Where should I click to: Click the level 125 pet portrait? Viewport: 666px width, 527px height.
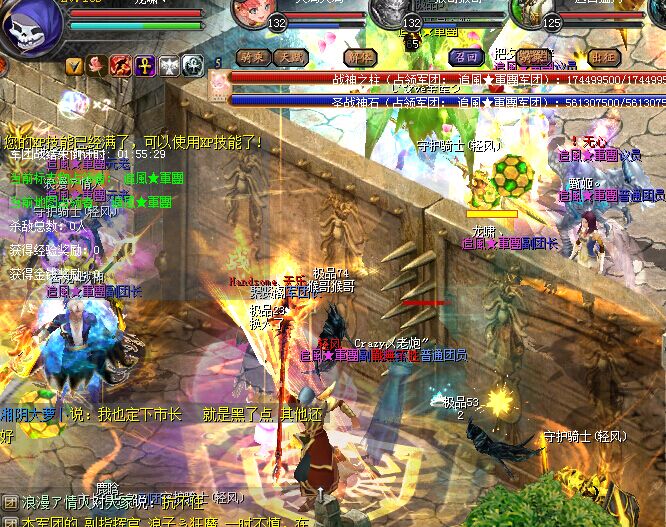(x=534, y=12)
